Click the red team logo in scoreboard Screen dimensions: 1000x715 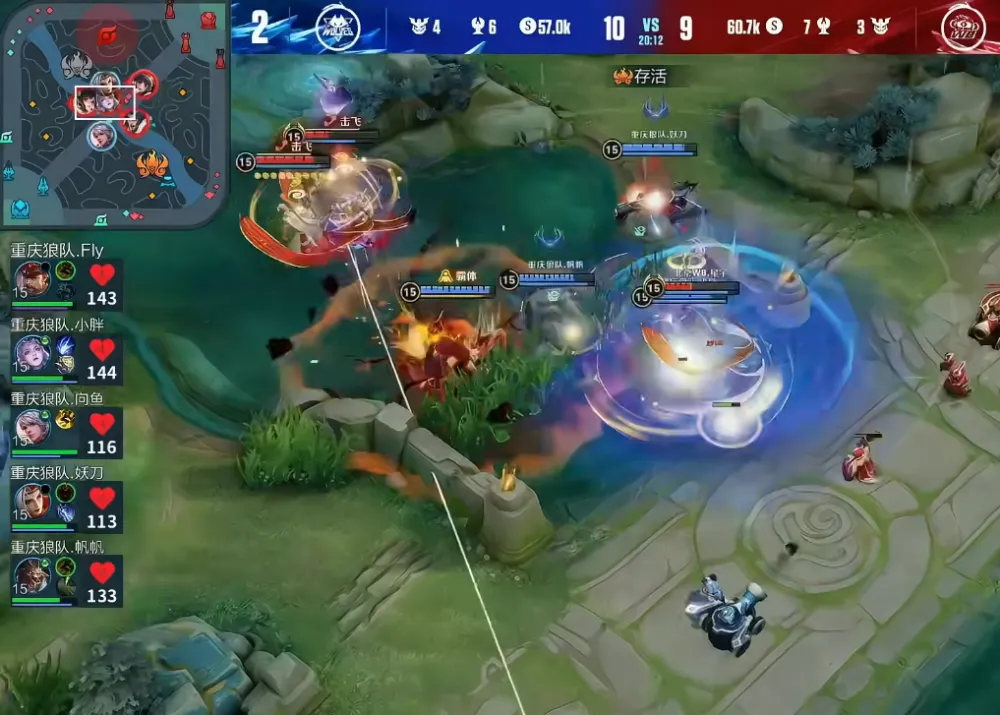pos(962,27)
